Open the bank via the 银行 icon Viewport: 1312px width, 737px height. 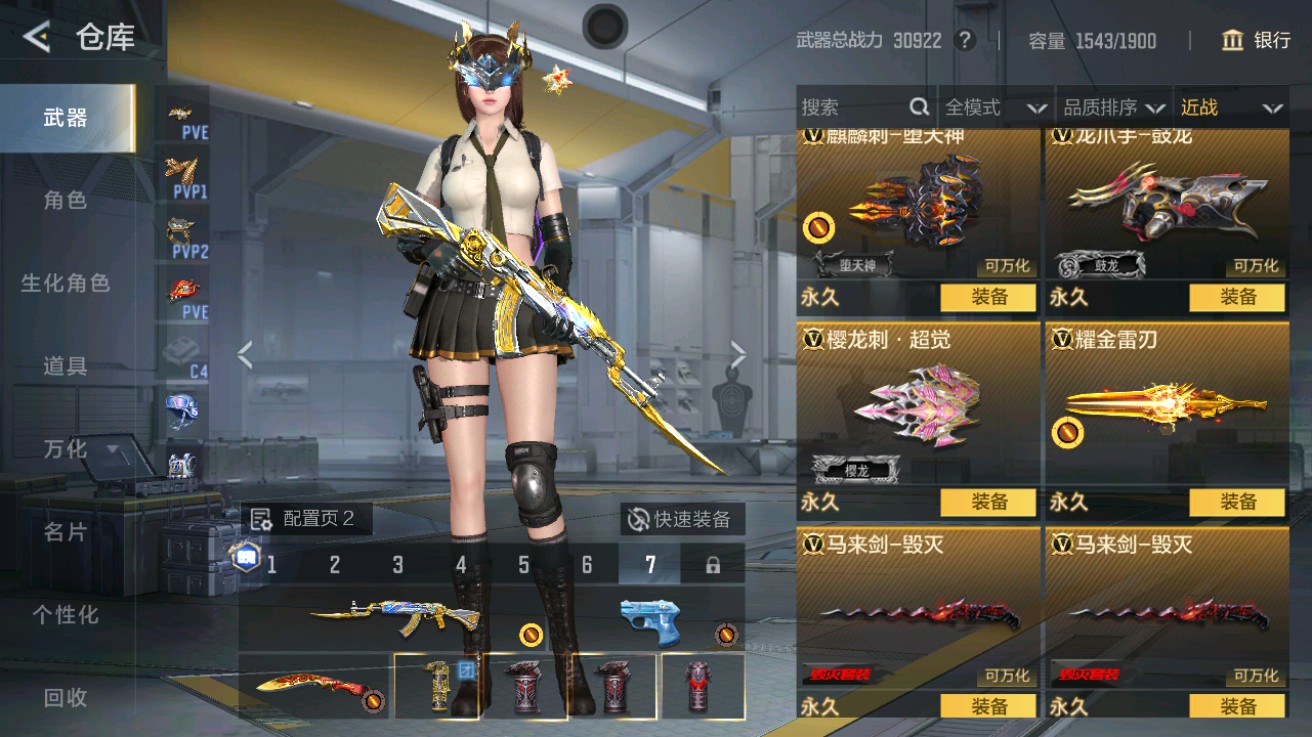pyautogui.click(x=1232, y=42)
